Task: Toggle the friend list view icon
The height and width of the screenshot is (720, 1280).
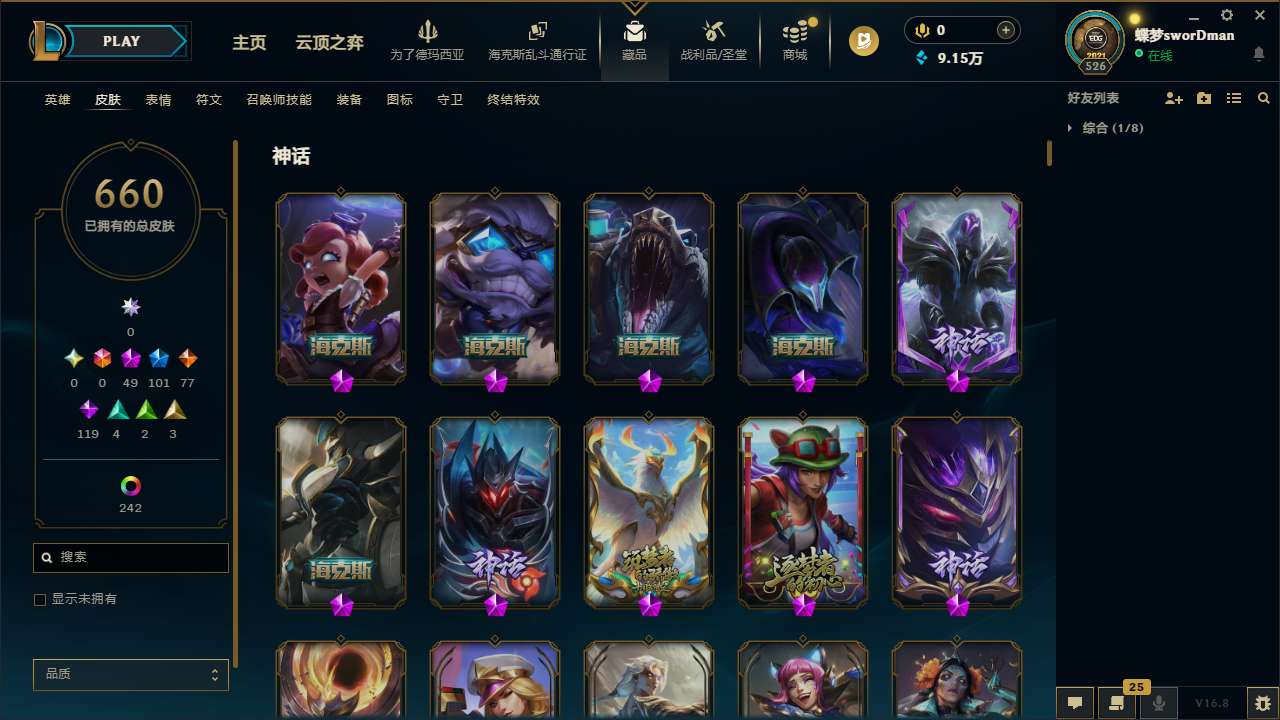Action: click(1233, 97)
